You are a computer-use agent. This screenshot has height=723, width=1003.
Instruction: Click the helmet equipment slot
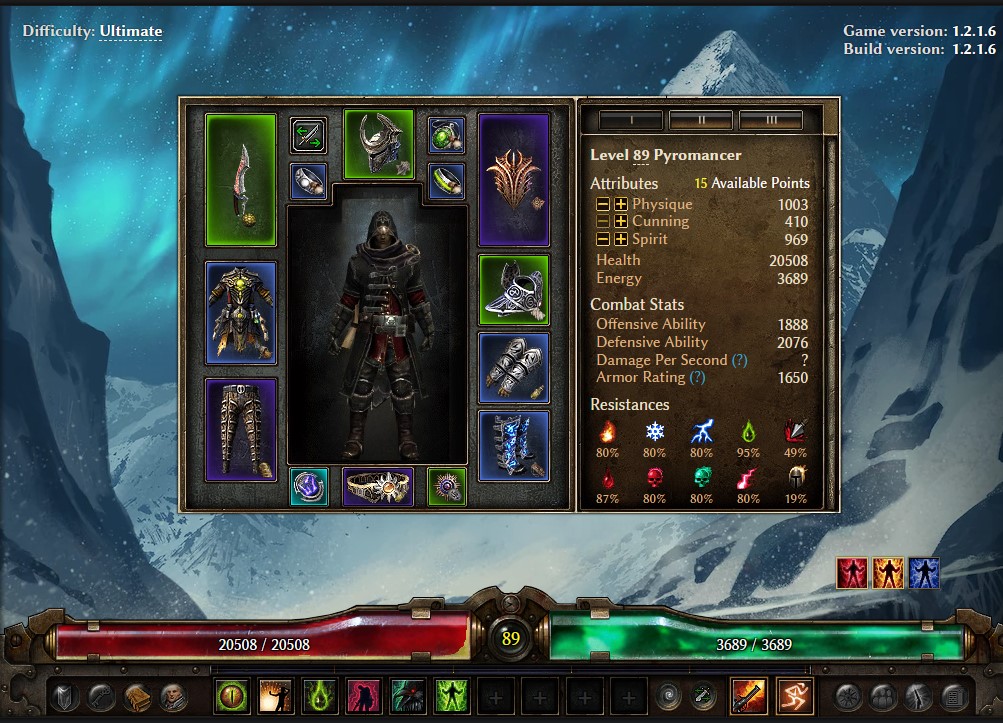pos(379,145)
